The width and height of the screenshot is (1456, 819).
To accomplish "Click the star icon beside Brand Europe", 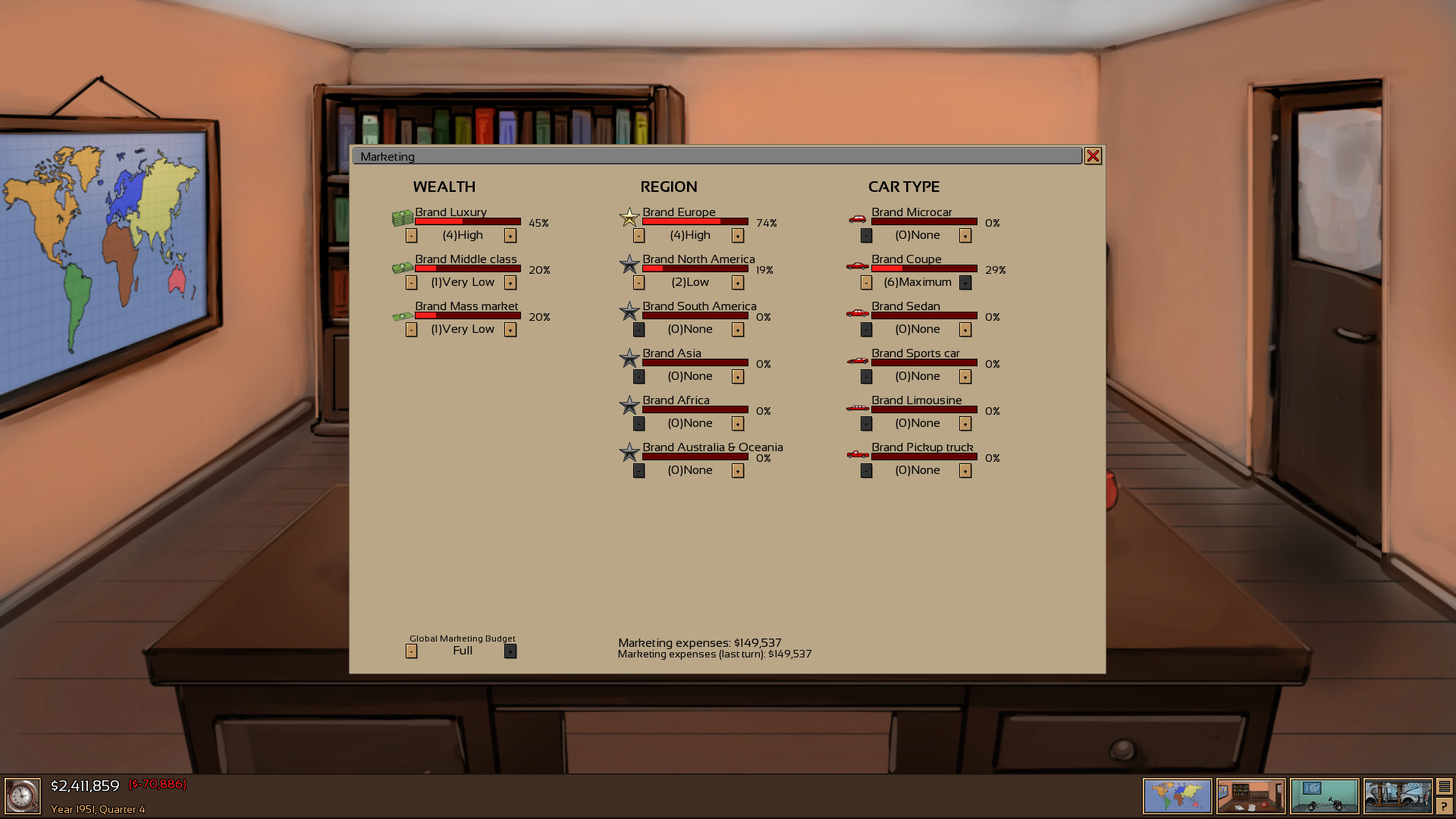I will (x=629, y=218).
